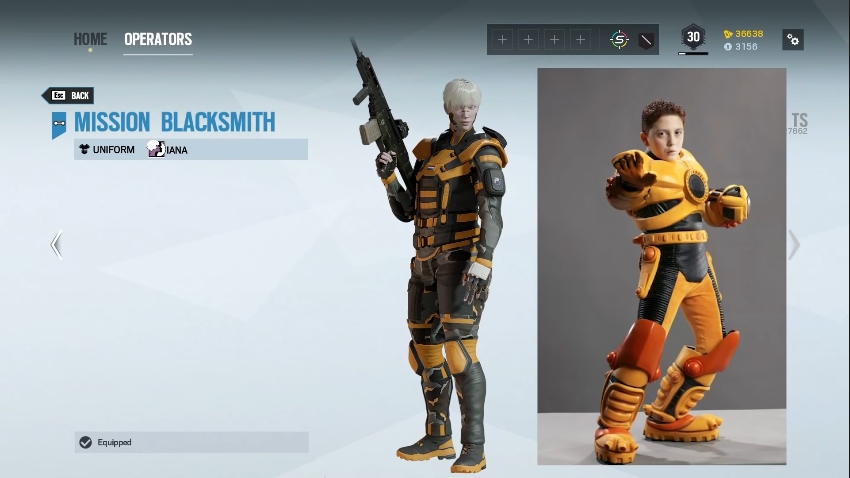Open the settings gear menu

[793, 40]
